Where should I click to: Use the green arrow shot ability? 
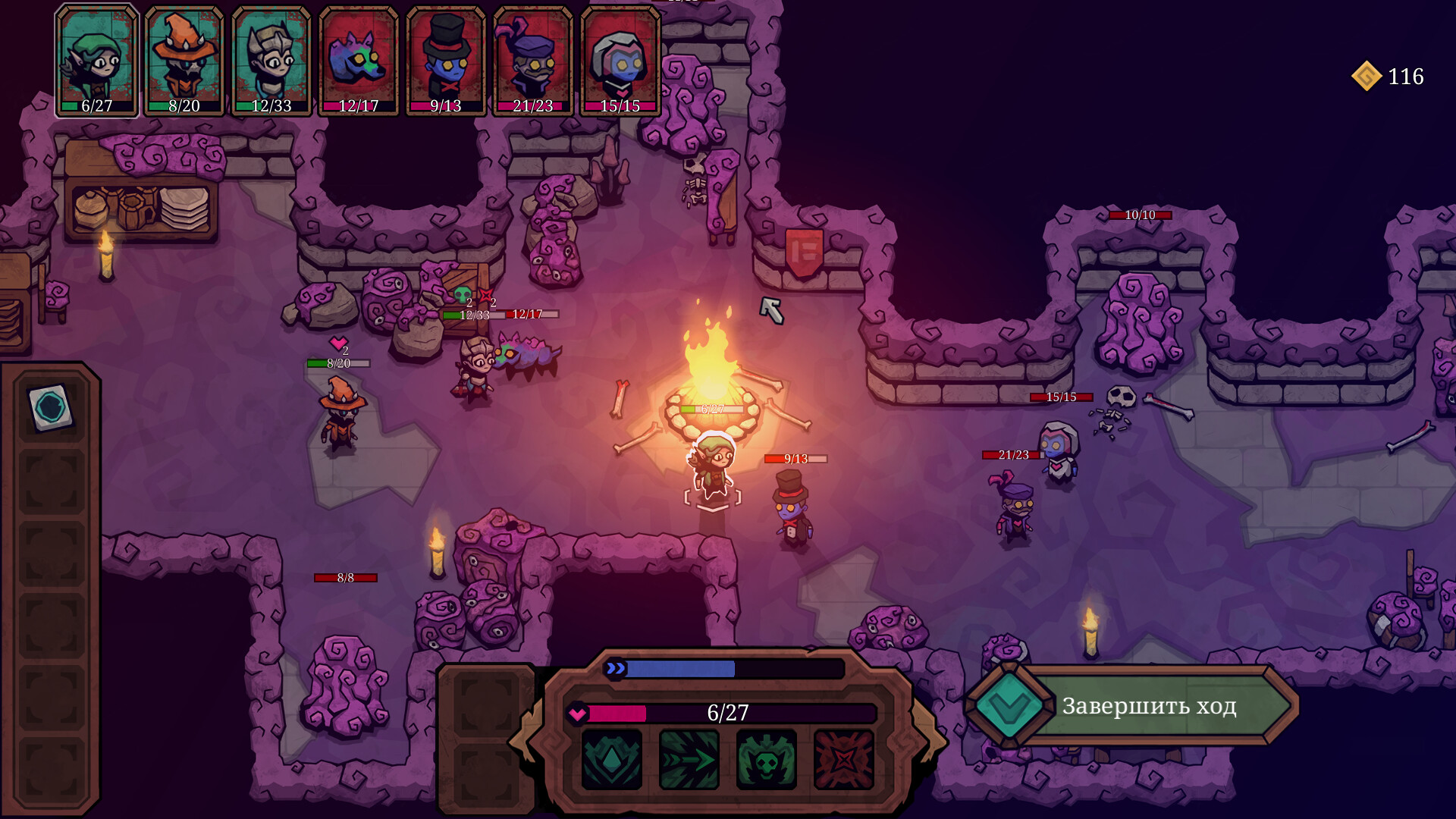[x=689, y=760]
